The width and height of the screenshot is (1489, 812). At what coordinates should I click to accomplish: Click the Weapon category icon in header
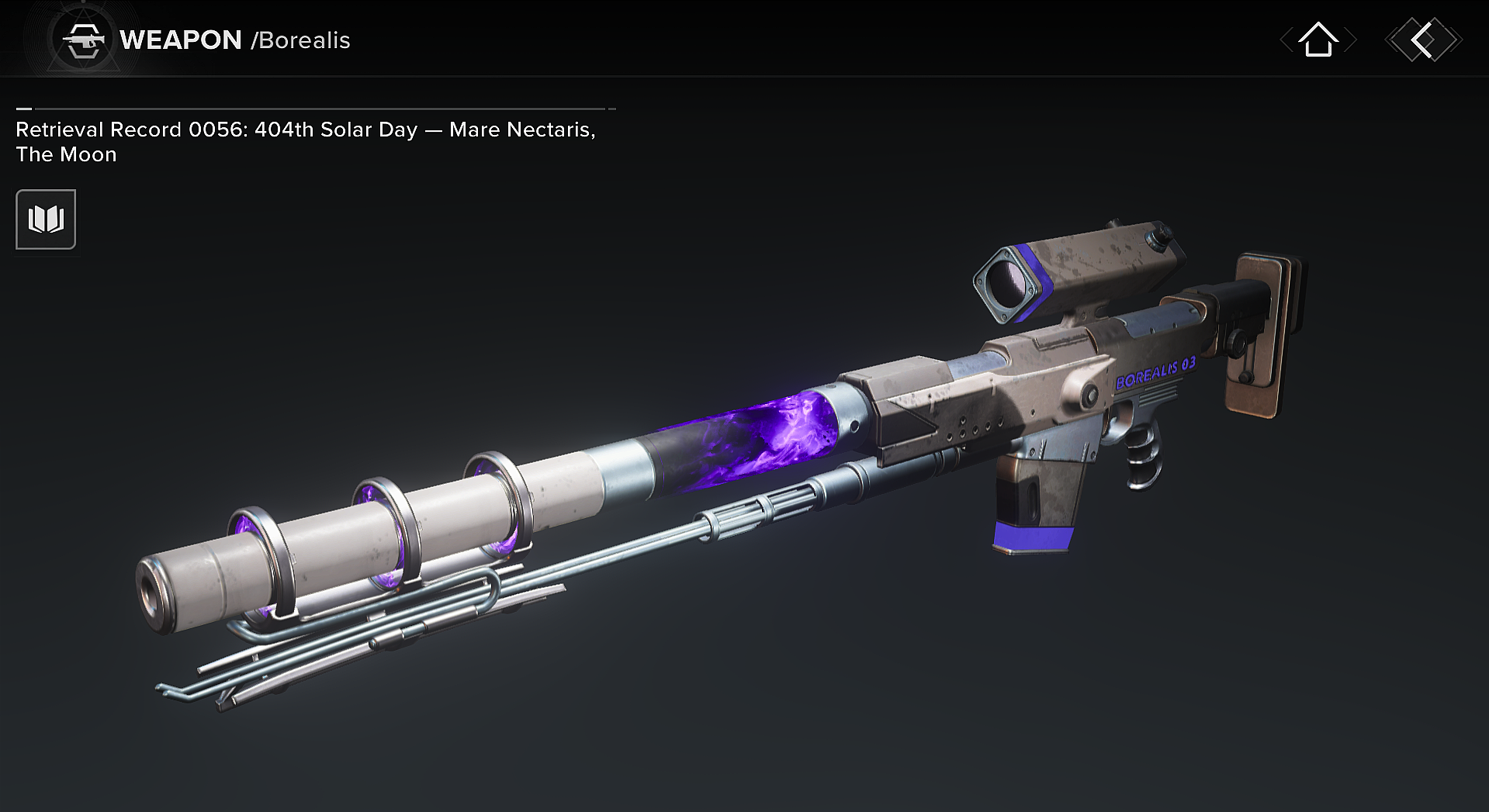pos(84,40)
